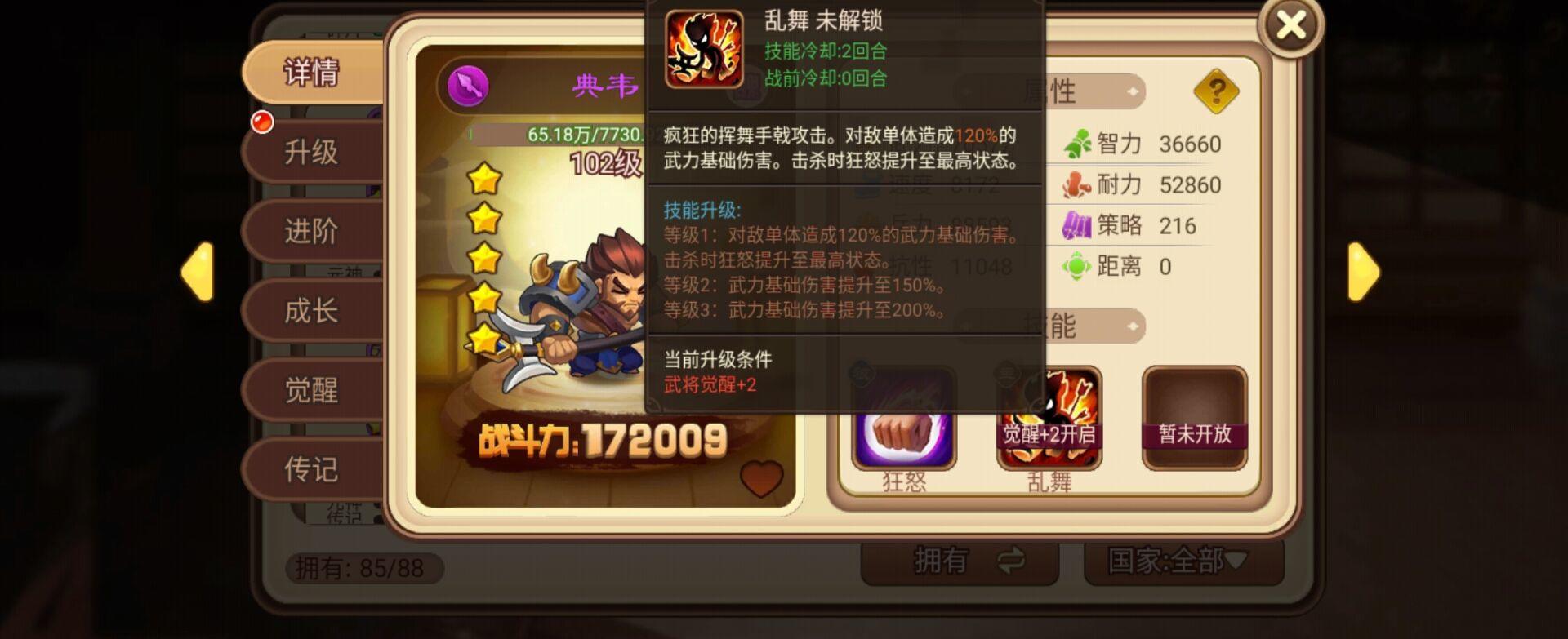This screenshot has width=1568, height=639.
Task: Click the 智力 intelligence stat icon
Action: 1078,142
